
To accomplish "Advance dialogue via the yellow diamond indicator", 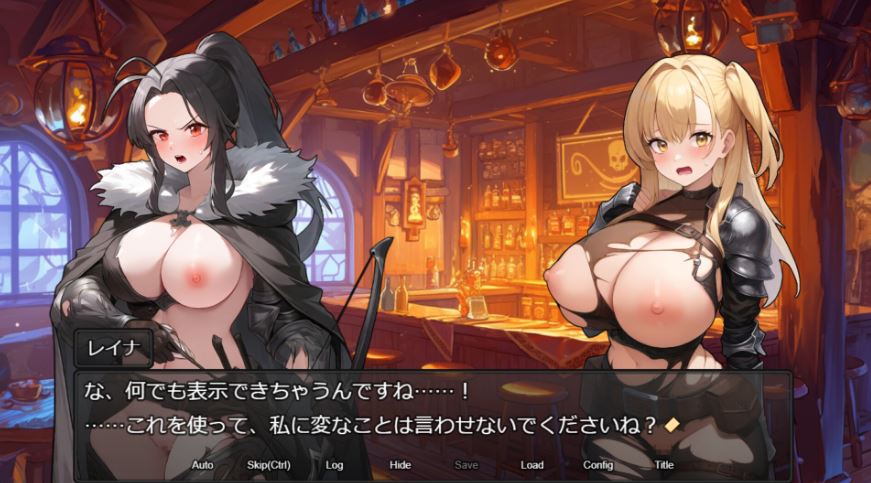I will (x=672, y=424).
